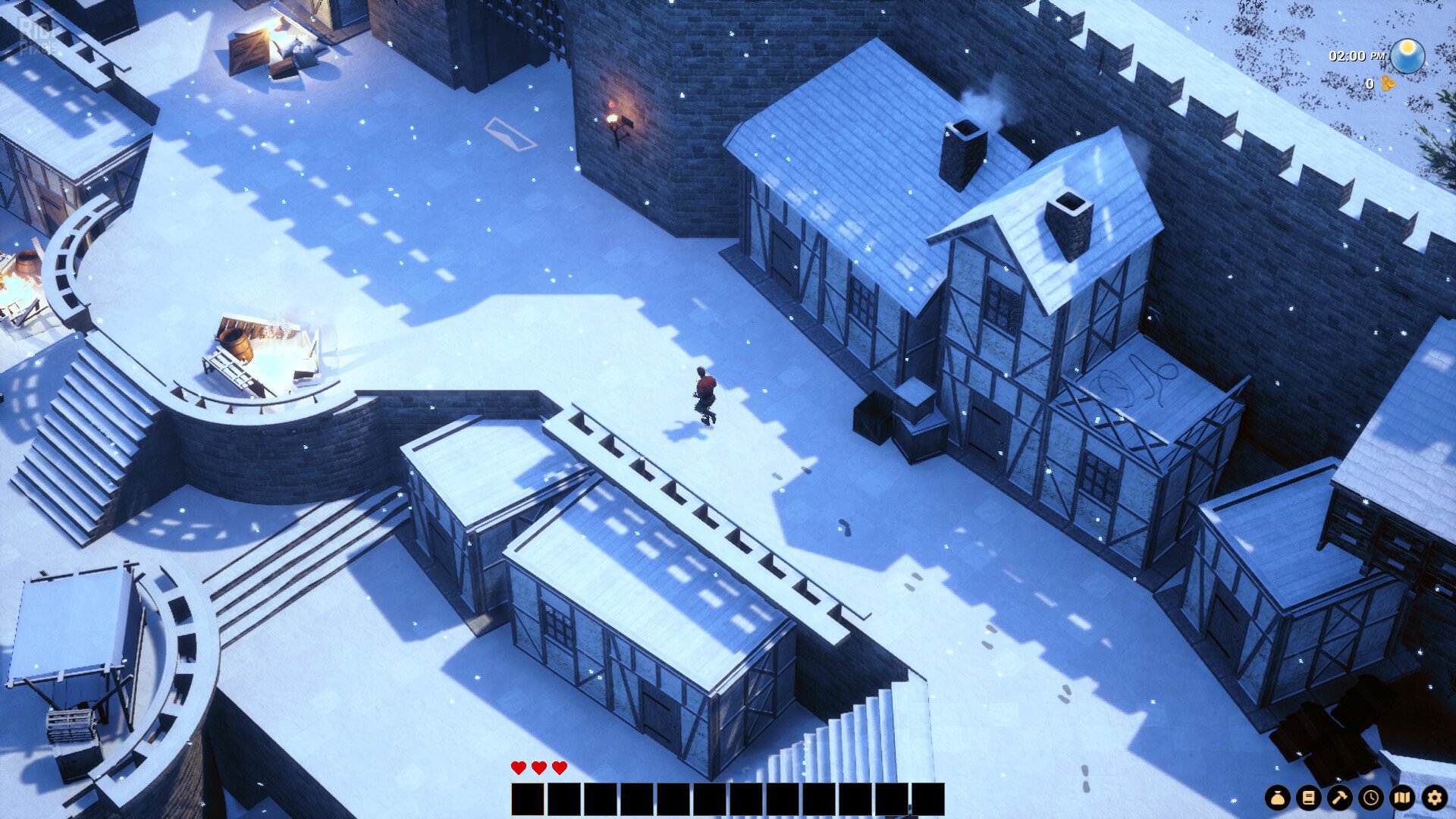Open the journal book icon
This screenshot has width=1456, height=819.
1308,798
